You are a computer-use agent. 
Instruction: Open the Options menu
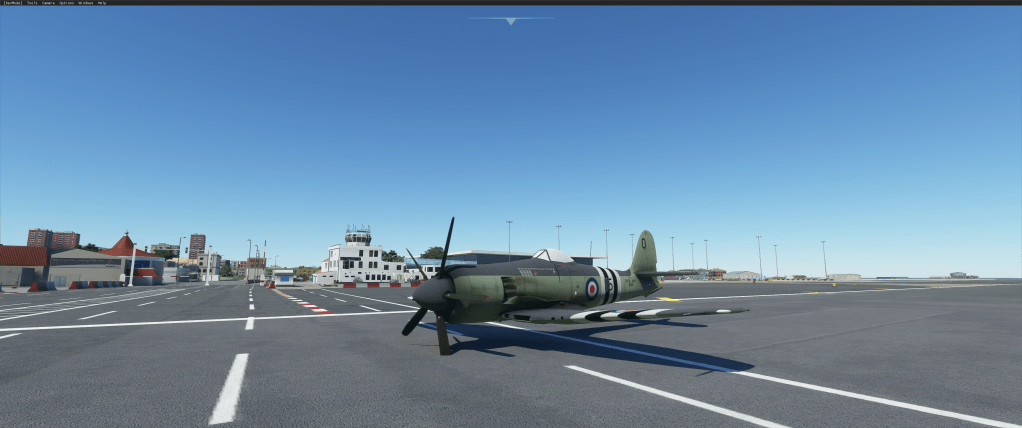(66, 3)
